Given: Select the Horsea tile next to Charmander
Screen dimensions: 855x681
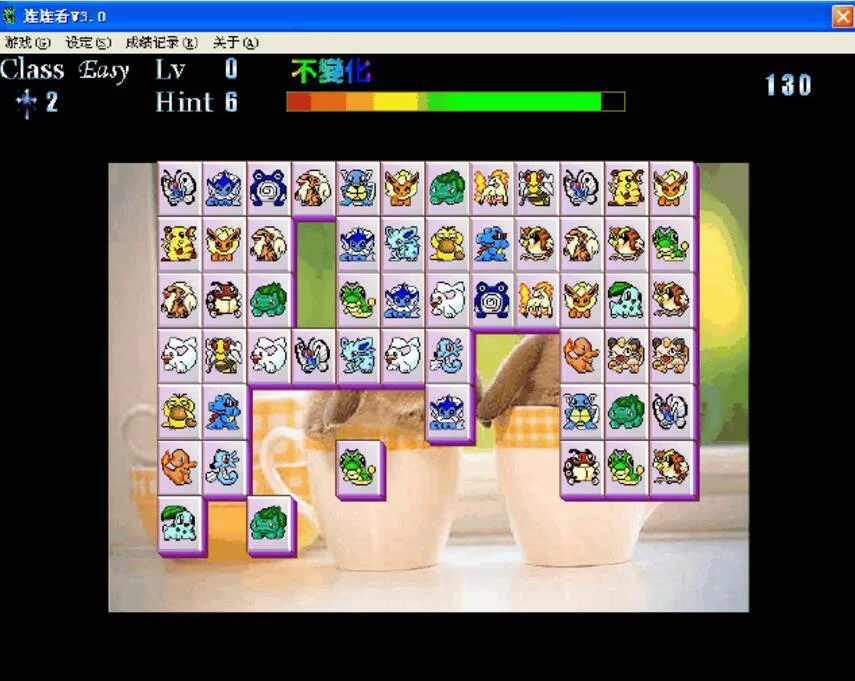Looking at the screenshot, I should 224,465.
